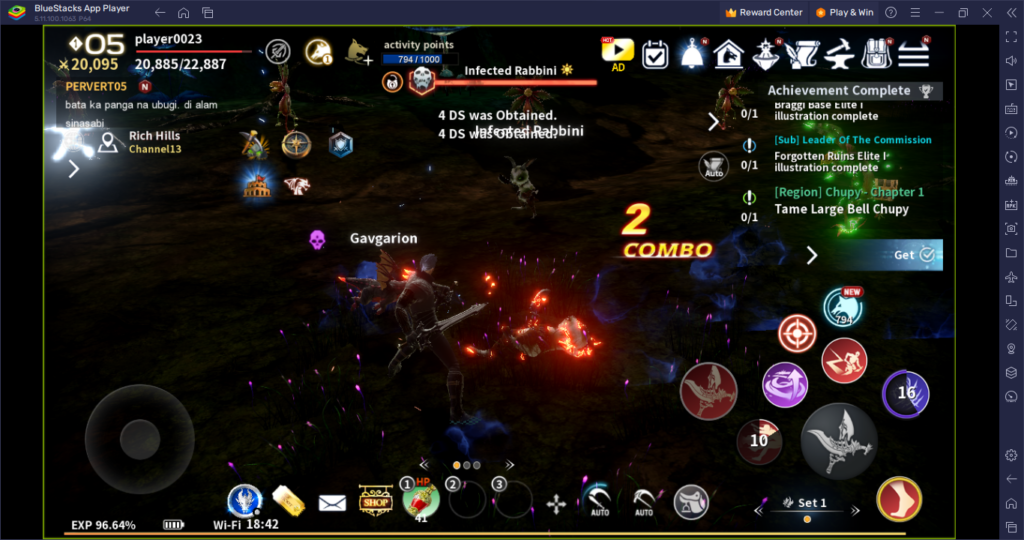The height and width of the screenshot is (540, 1024).
Task: Open the golden ticket icon
Action: [287, 501]
